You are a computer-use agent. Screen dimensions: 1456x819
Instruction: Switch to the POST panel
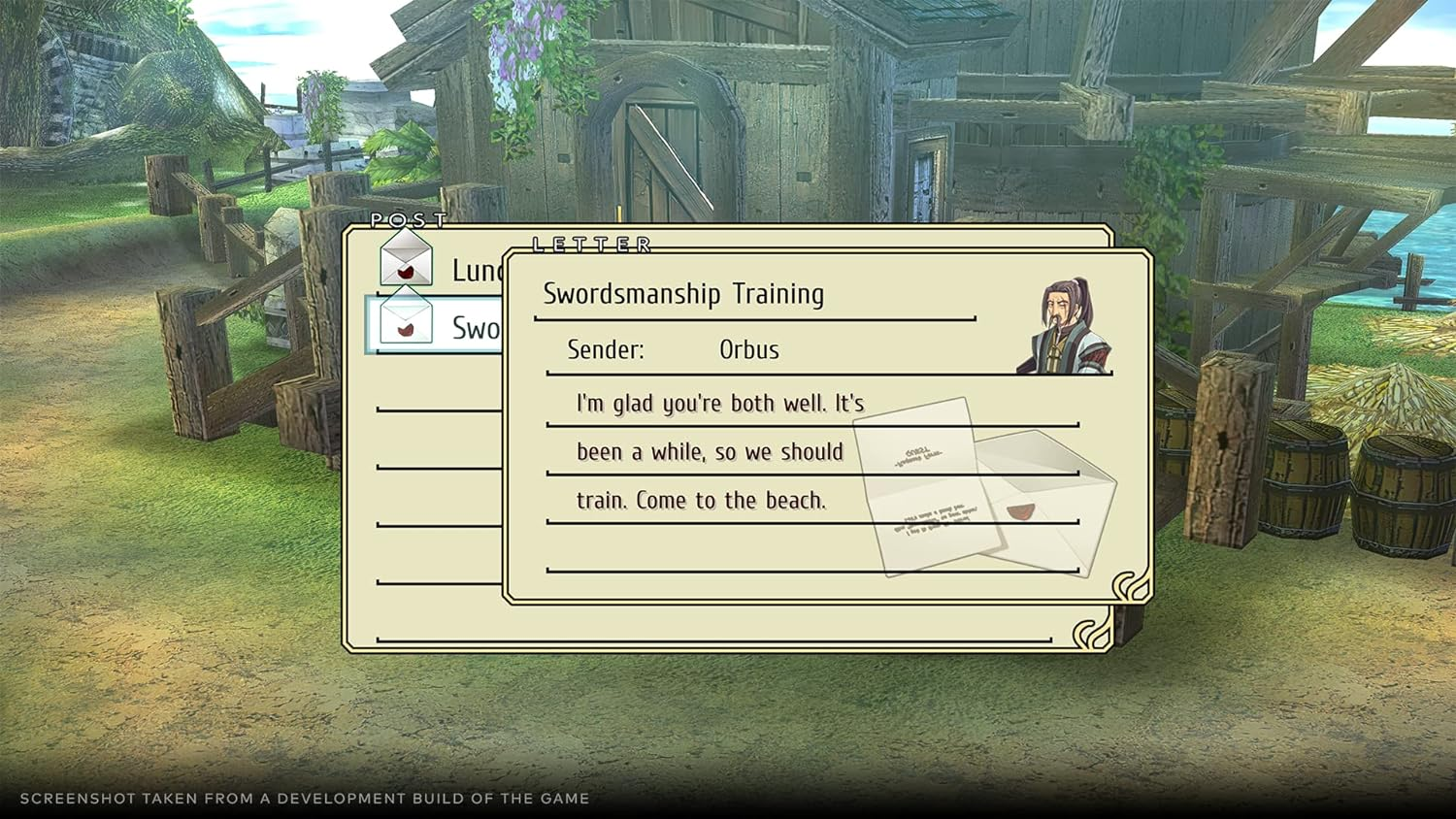(408, 221)
